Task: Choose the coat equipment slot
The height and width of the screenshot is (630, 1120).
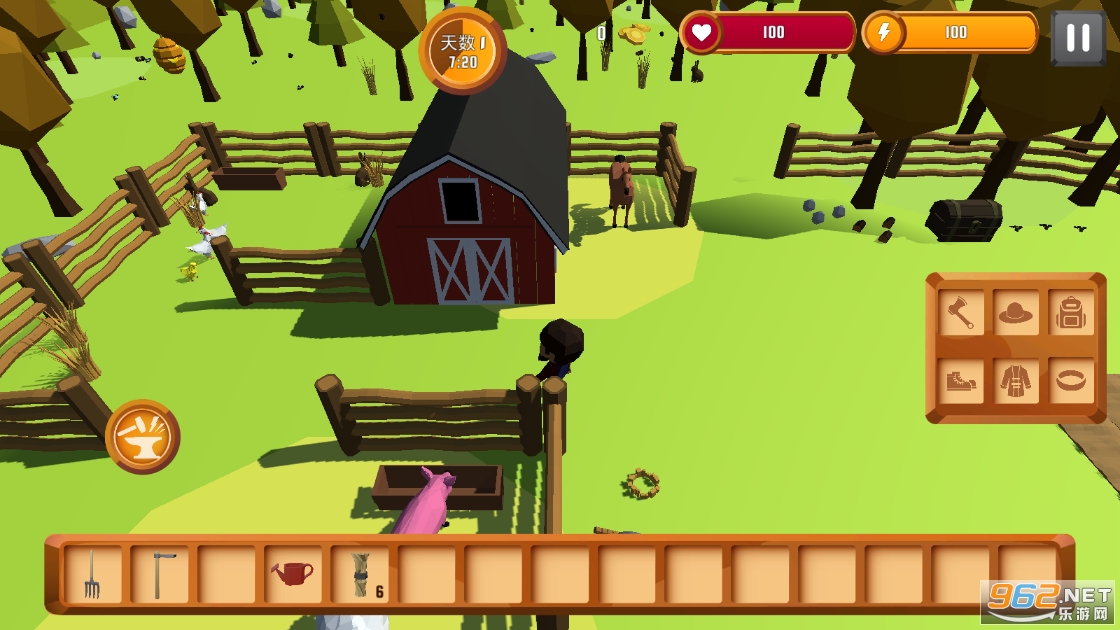Action: [x=1016, y=381]
